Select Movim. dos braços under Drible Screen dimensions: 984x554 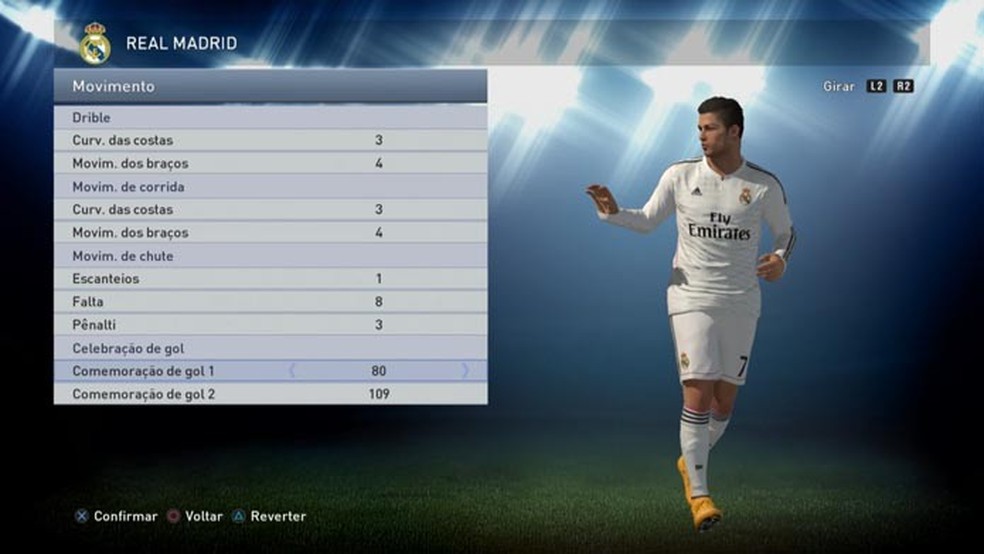click(x=270, y=163)
